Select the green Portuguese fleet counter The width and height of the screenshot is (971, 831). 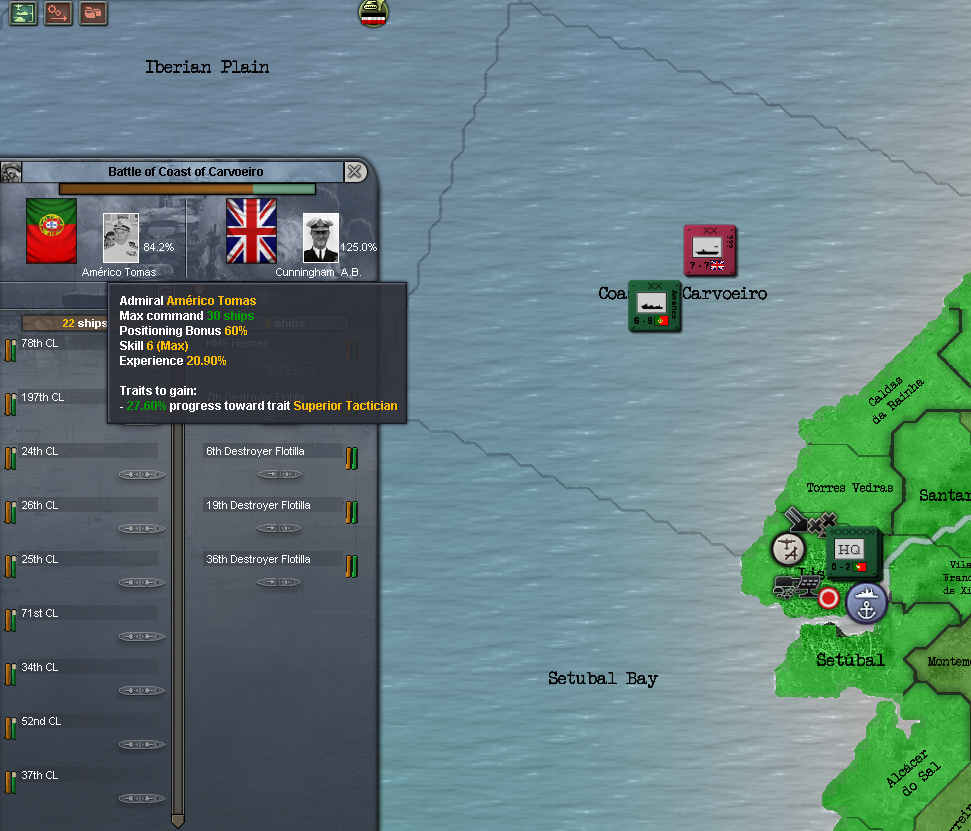tap(654, 305)
